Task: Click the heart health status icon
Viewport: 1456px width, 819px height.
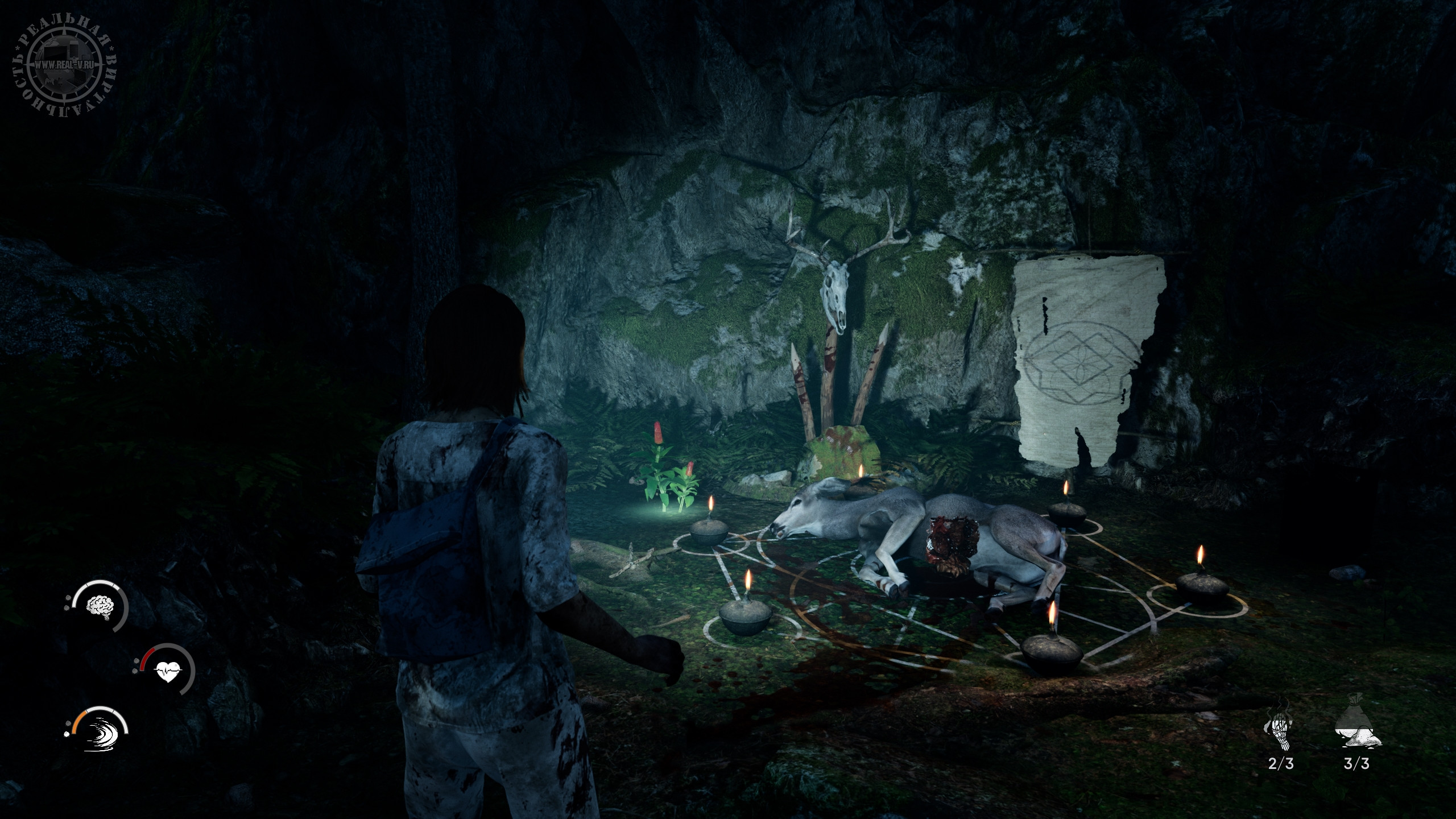Action: pyautogui.click(x=169, y=675)
